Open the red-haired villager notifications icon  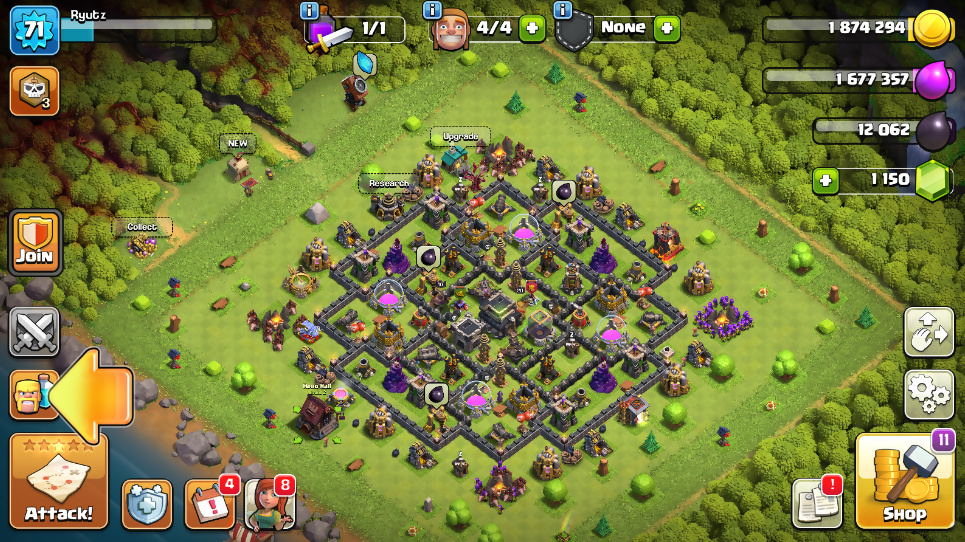click(267, 503)
